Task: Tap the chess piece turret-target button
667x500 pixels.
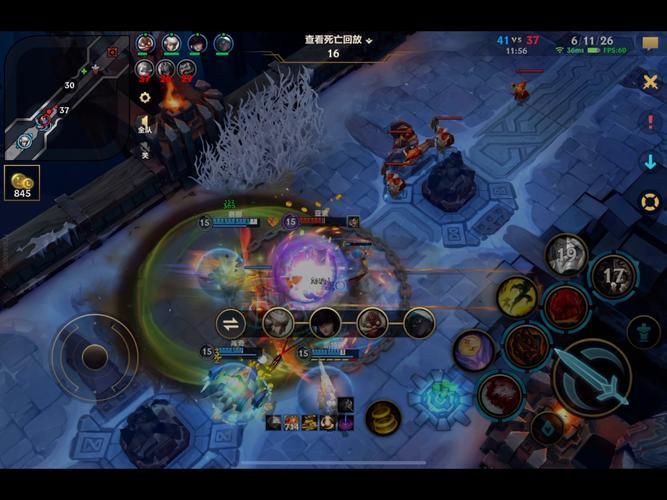Action: point(643,333)
